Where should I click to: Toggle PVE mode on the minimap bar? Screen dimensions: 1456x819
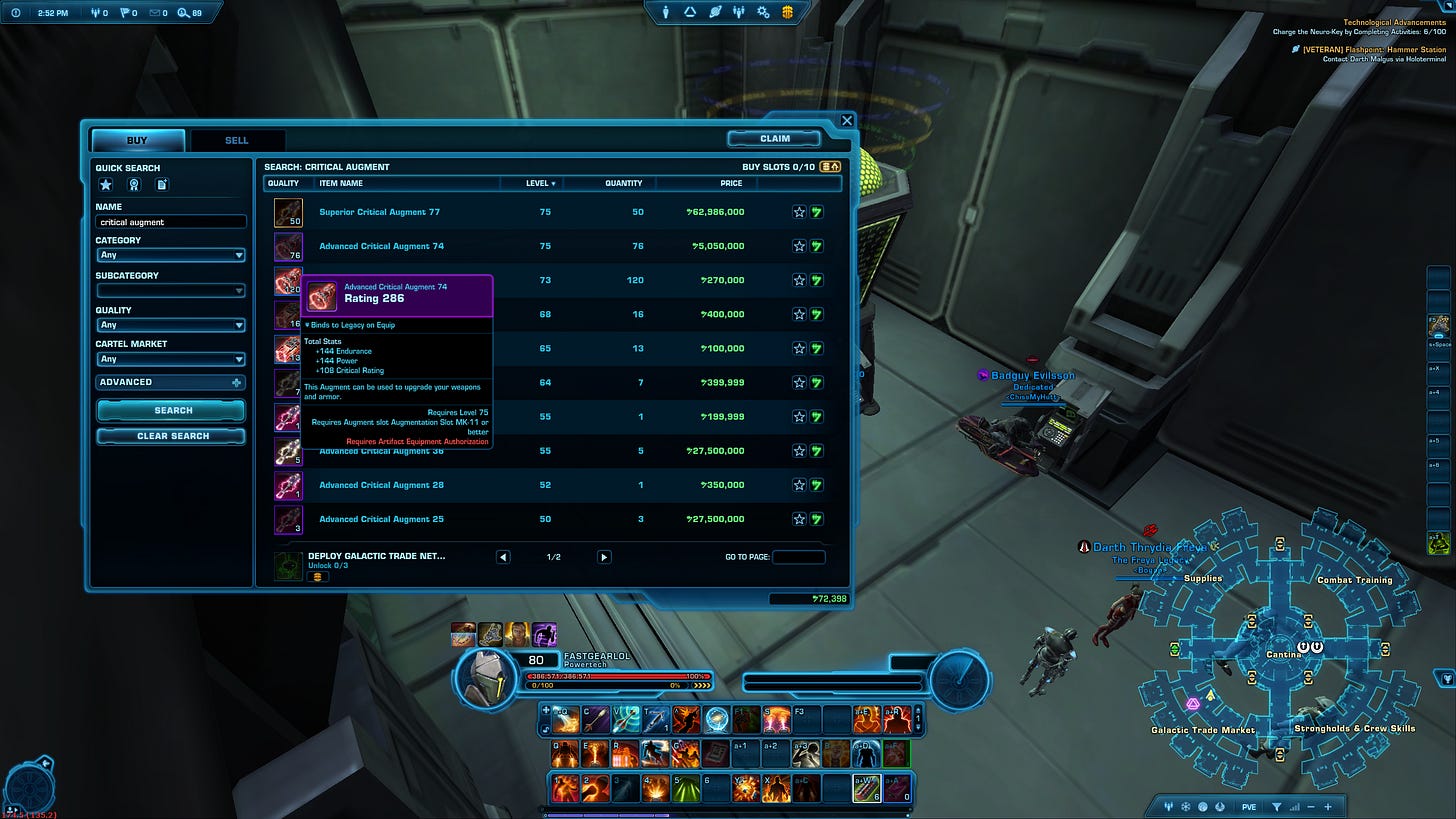1248,807
